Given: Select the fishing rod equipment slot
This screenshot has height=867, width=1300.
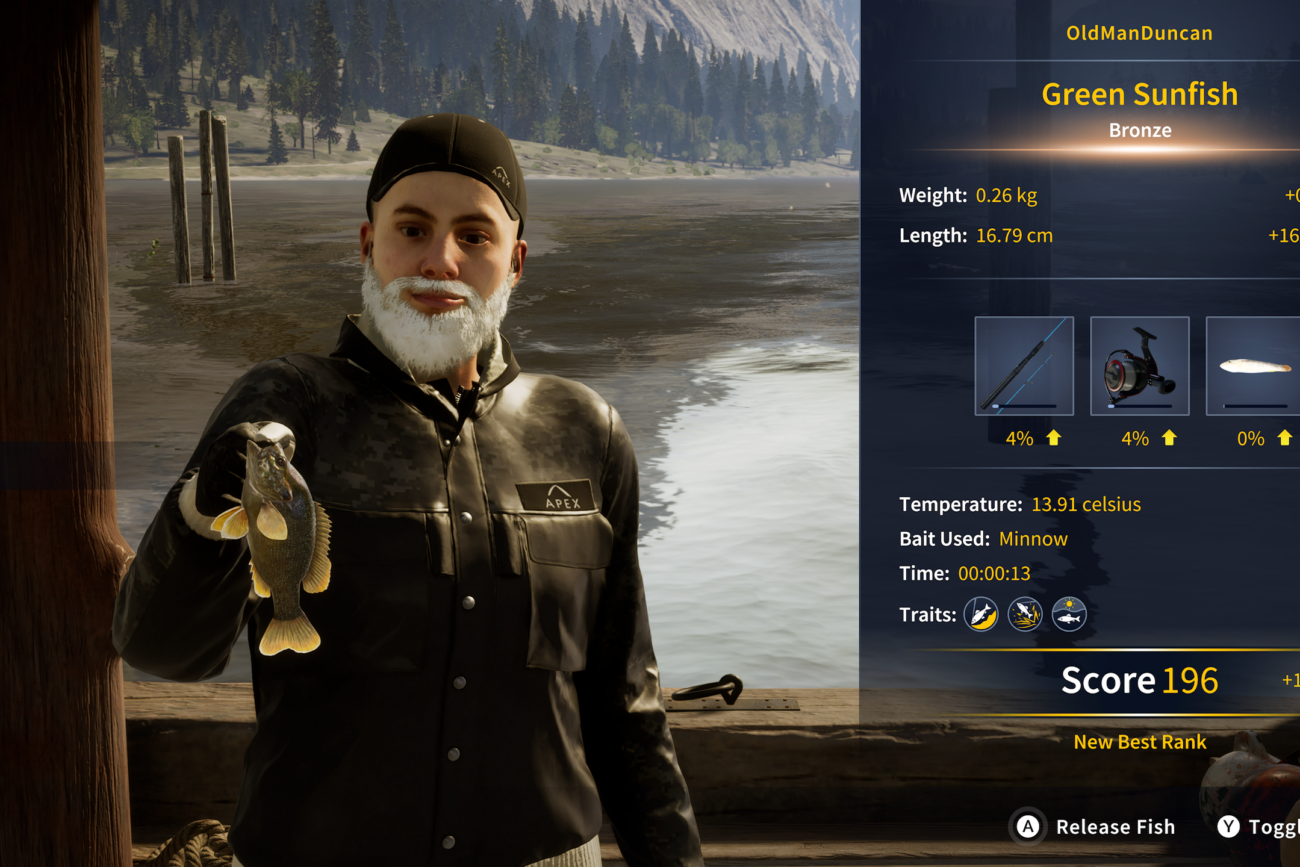Looking at the screenshot, I should (1024, 366).
